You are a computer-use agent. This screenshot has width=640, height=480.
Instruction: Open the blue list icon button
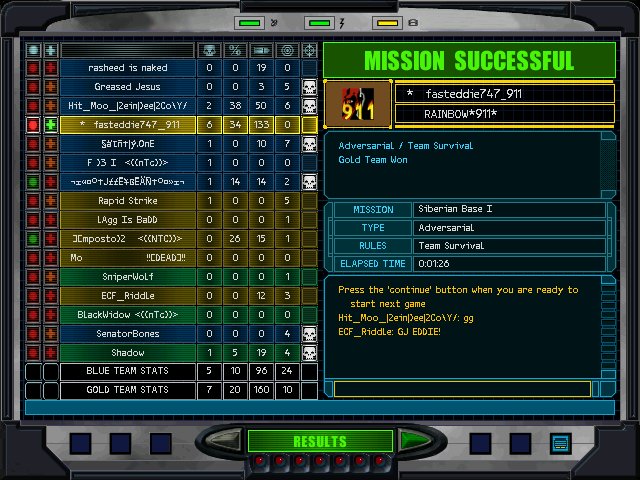pos(559,442)
